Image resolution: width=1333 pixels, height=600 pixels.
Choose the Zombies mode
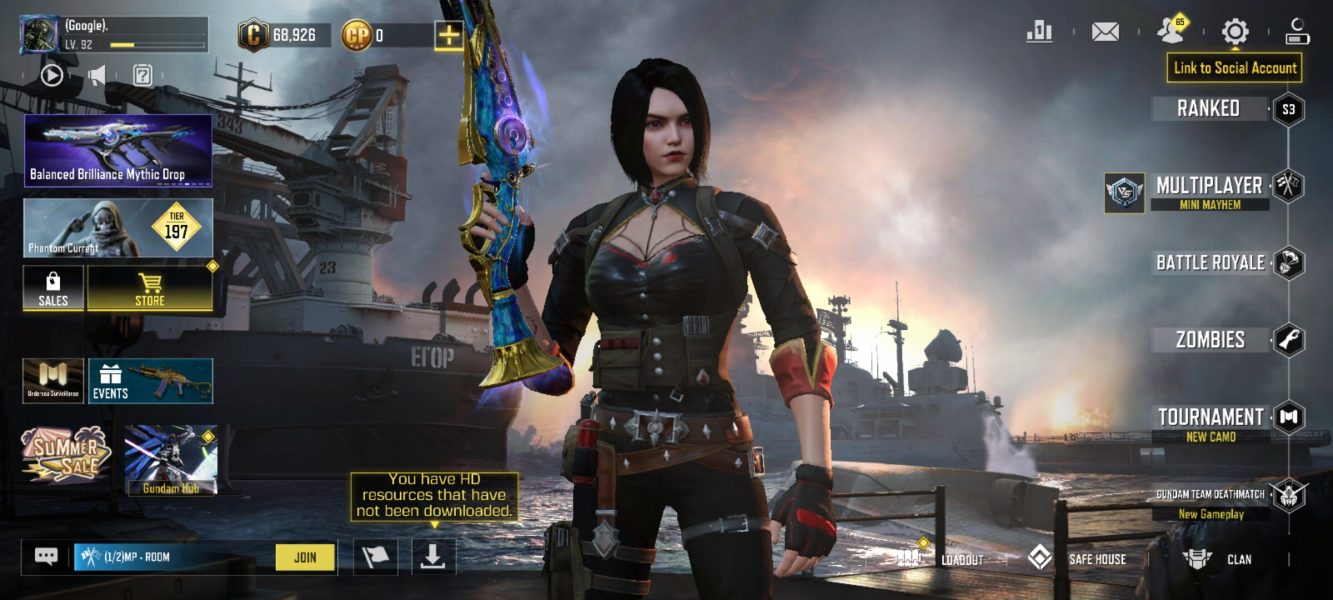coord(1210,340)
